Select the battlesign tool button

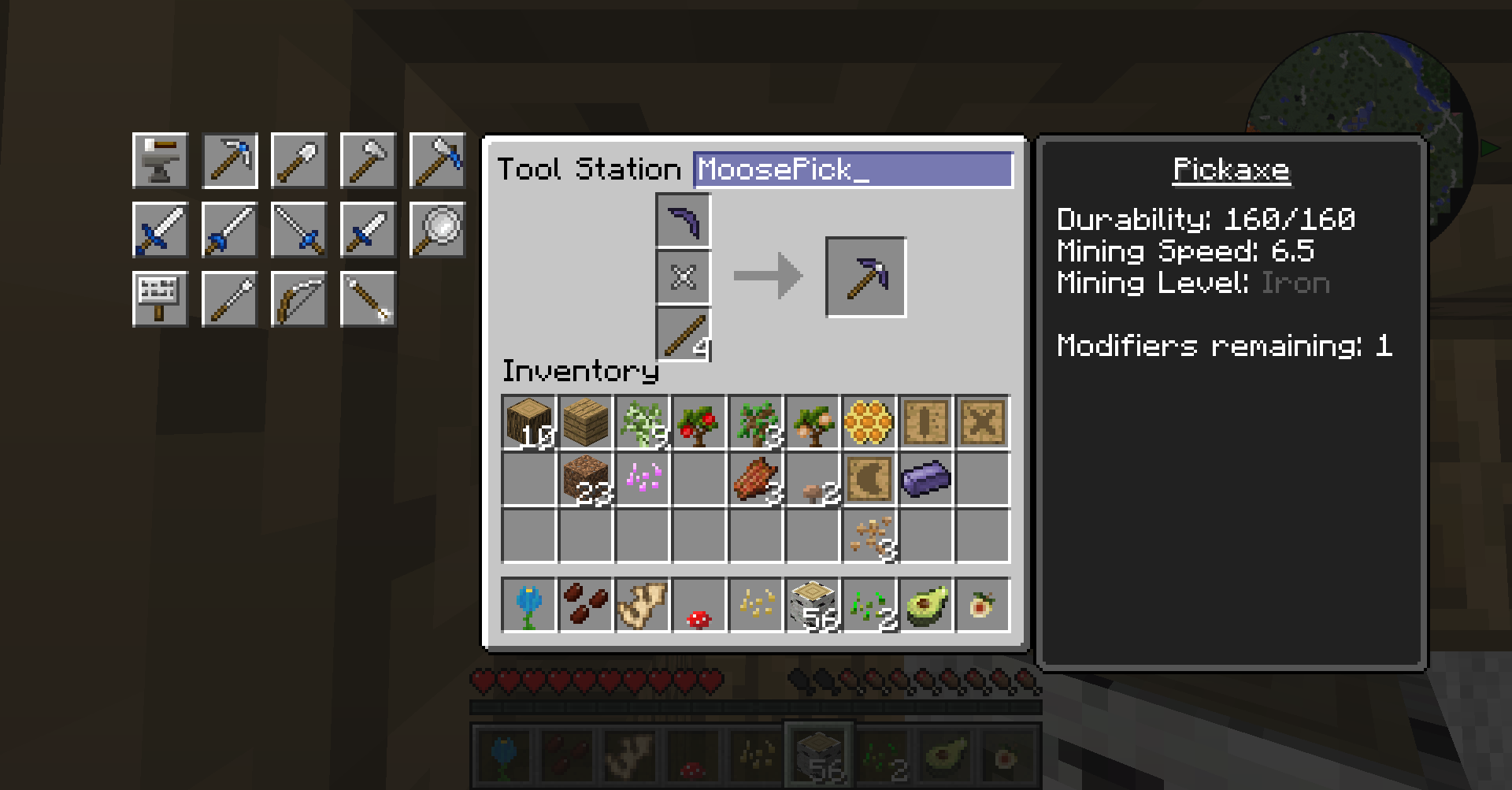[x=160, y=299]
